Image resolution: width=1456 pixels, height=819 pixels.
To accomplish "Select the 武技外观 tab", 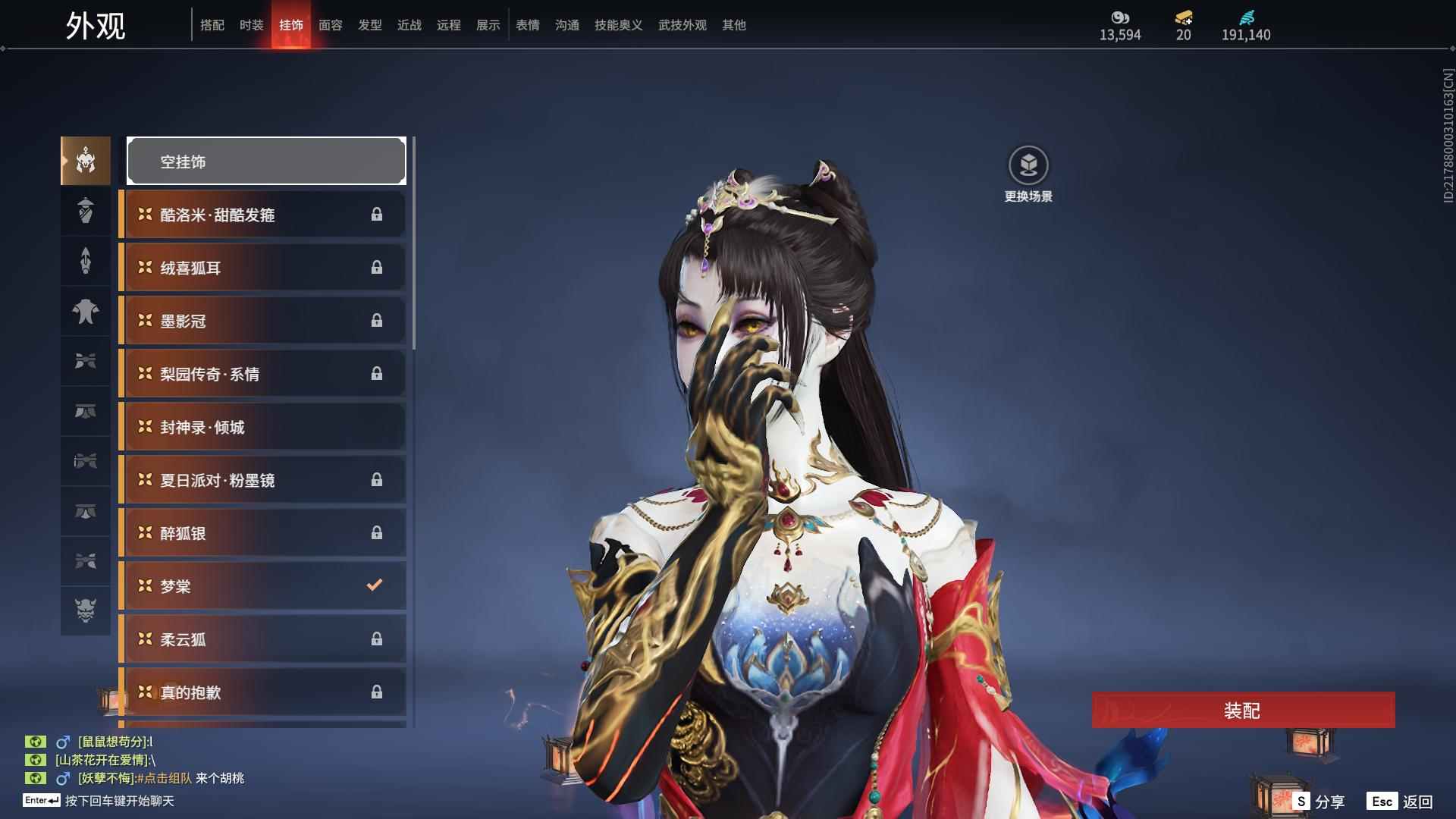I will point(682,25).
